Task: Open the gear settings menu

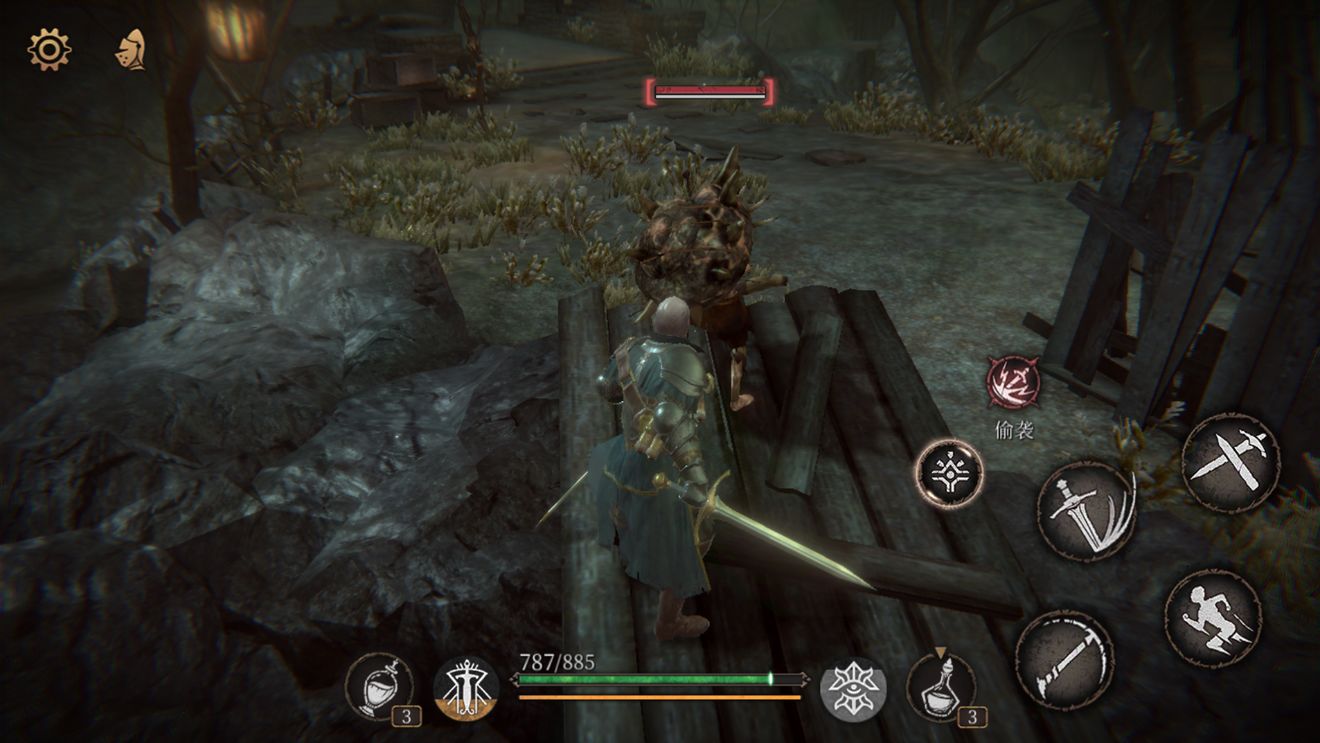Action: 49,49
